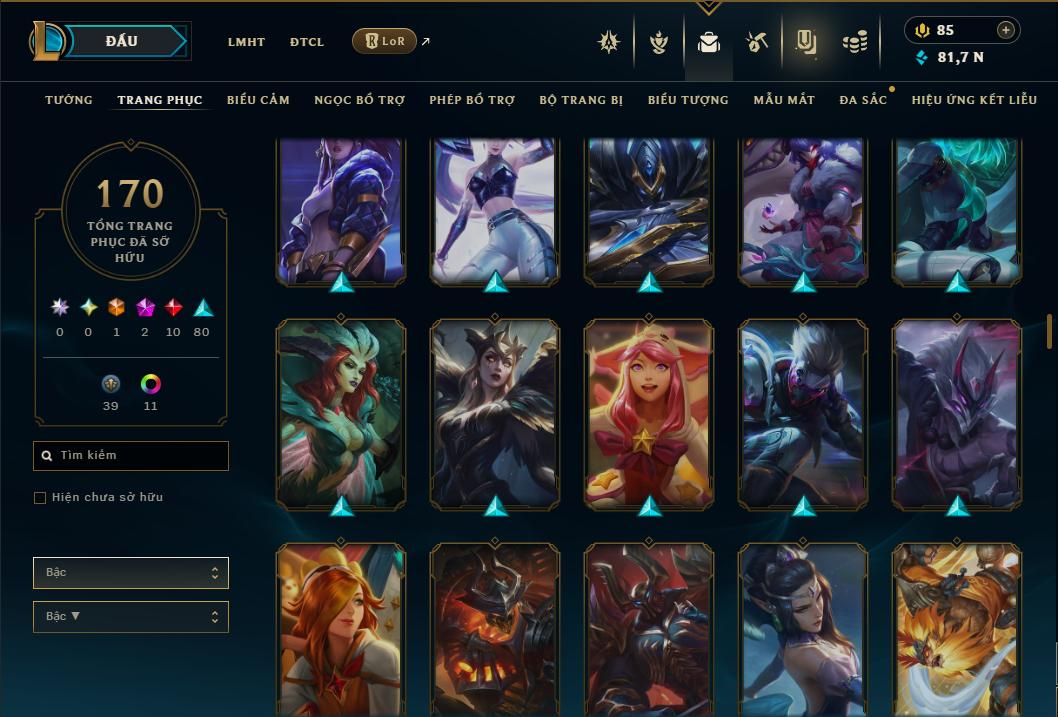Select the BIỂU CẢM tab
Screen dimensions: 1058x717
click(258, 100)
